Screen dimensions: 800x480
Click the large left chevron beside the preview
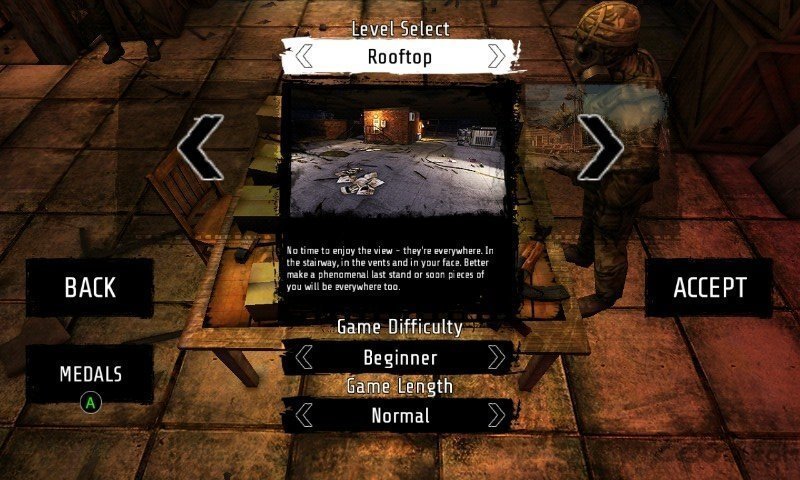[199, 147]
